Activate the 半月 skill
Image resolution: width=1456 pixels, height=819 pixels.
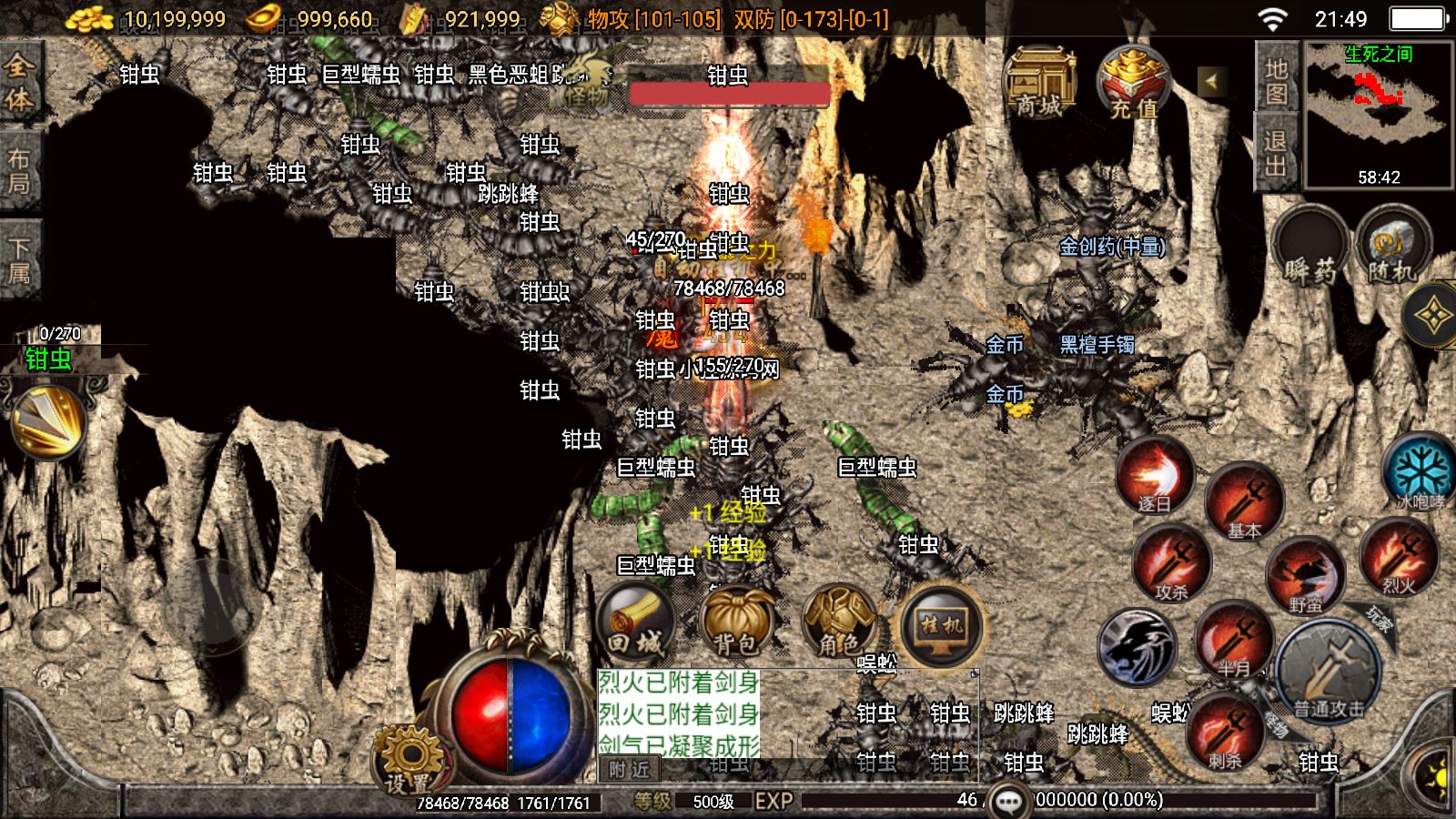1234,642
